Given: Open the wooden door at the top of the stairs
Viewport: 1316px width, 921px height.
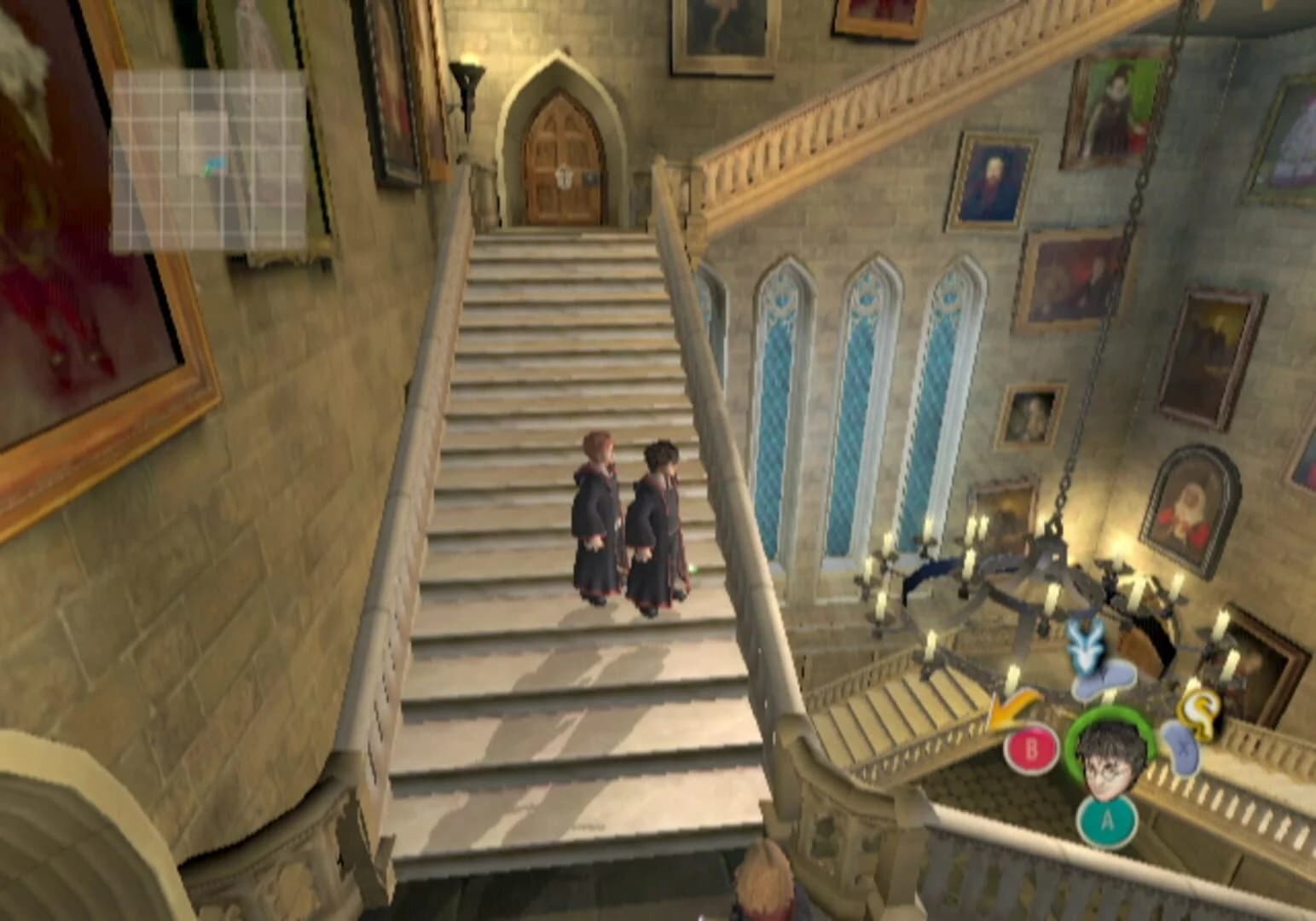Looking at the screenshot, I should pyautogui.click(x=560, y=158).
